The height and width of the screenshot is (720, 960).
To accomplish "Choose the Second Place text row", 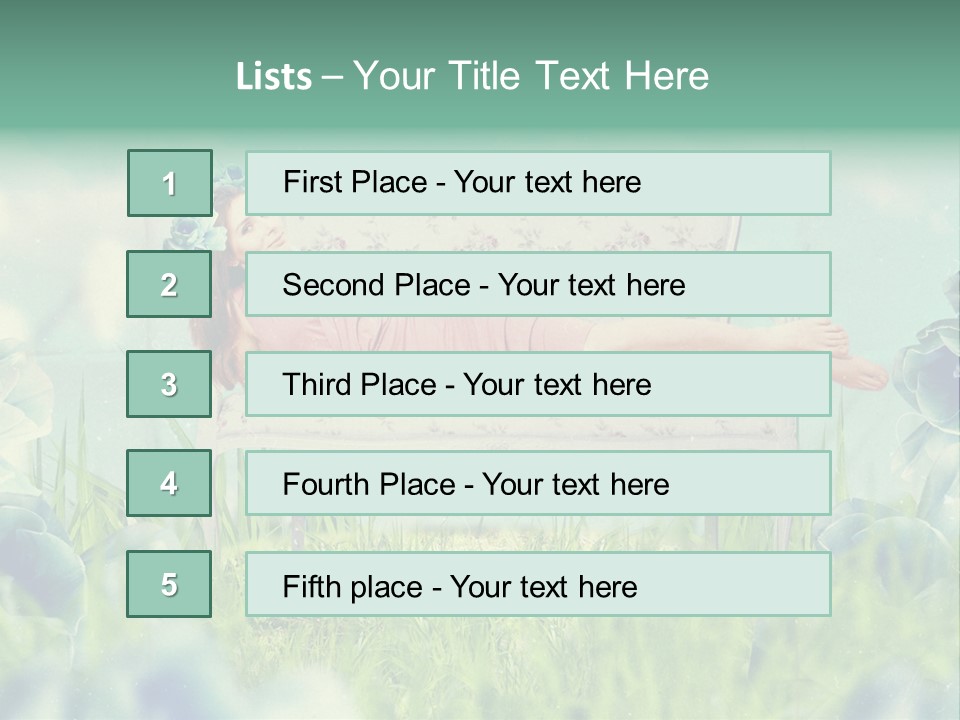I will 538,284.
